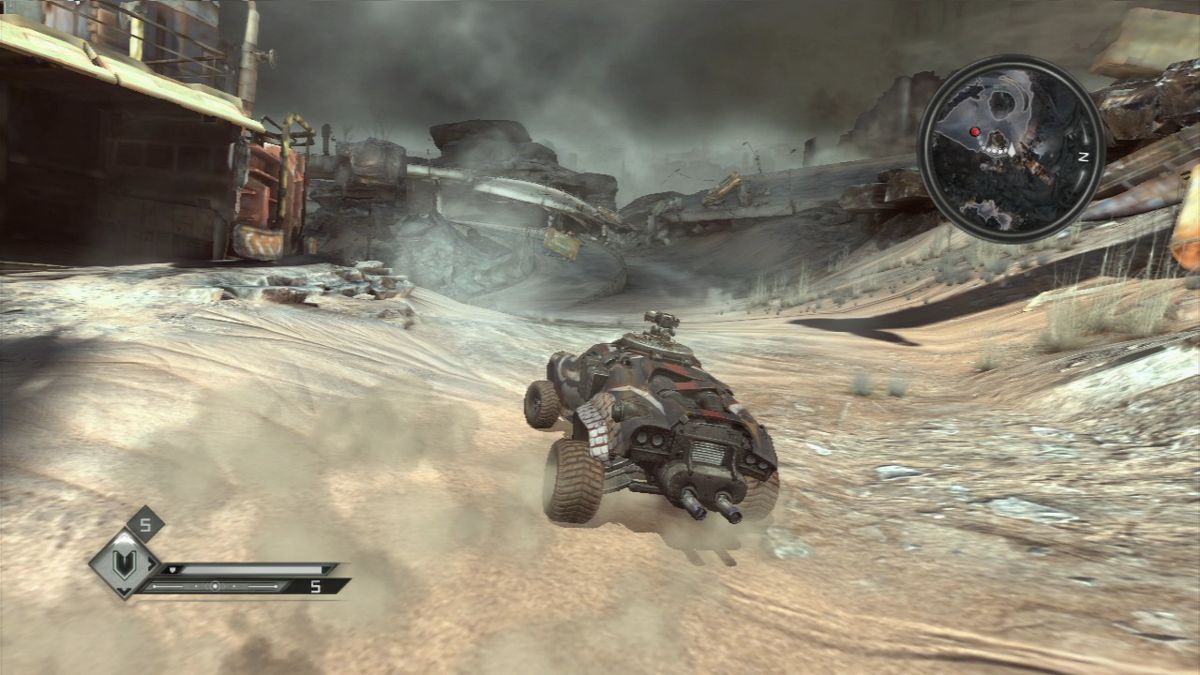Click the circular minimap
Image resolution: width=1200 pixels, height=675 pixels.
pyautogui.click(x=1010, y=148)
